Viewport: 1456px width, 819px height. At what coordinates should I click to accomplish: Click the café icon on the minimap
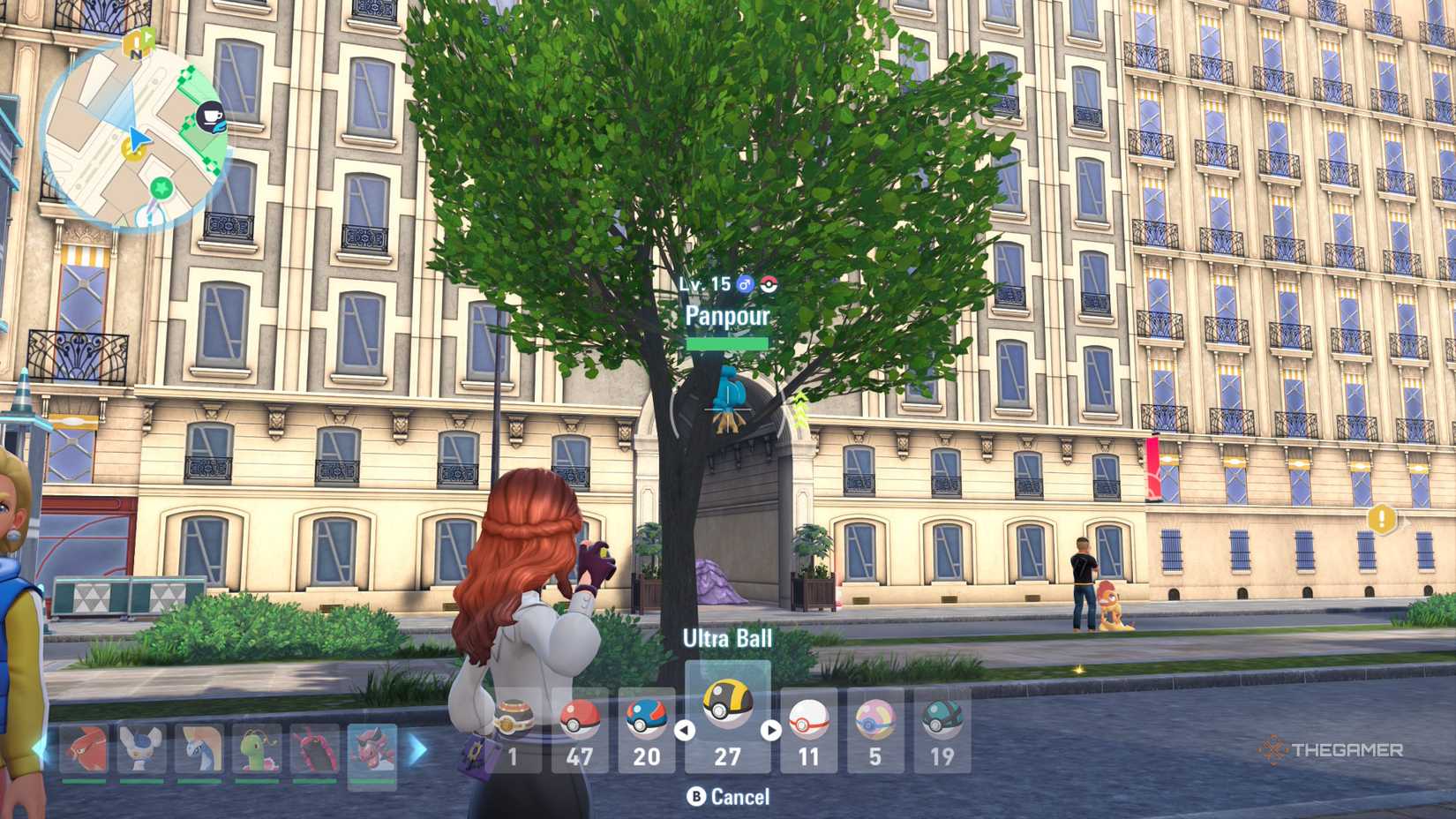coord(211,116)
